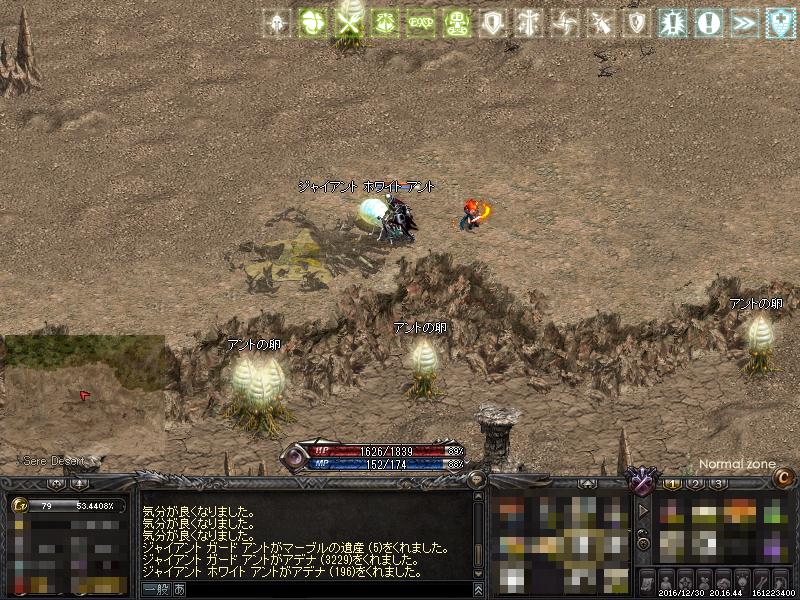The width and height of the screenshot is (800, 600).
Task: Click the green clover buff icon
Action: click(313, 22)
